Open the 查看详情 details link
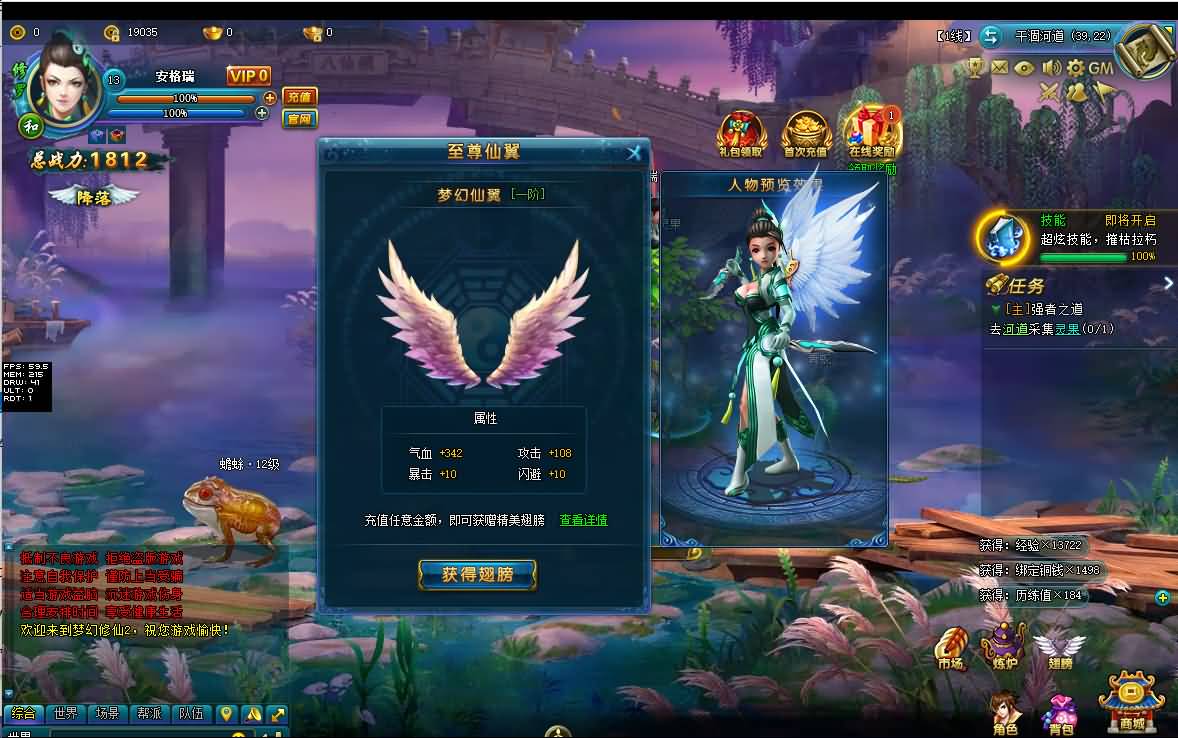 pos(583,520)
